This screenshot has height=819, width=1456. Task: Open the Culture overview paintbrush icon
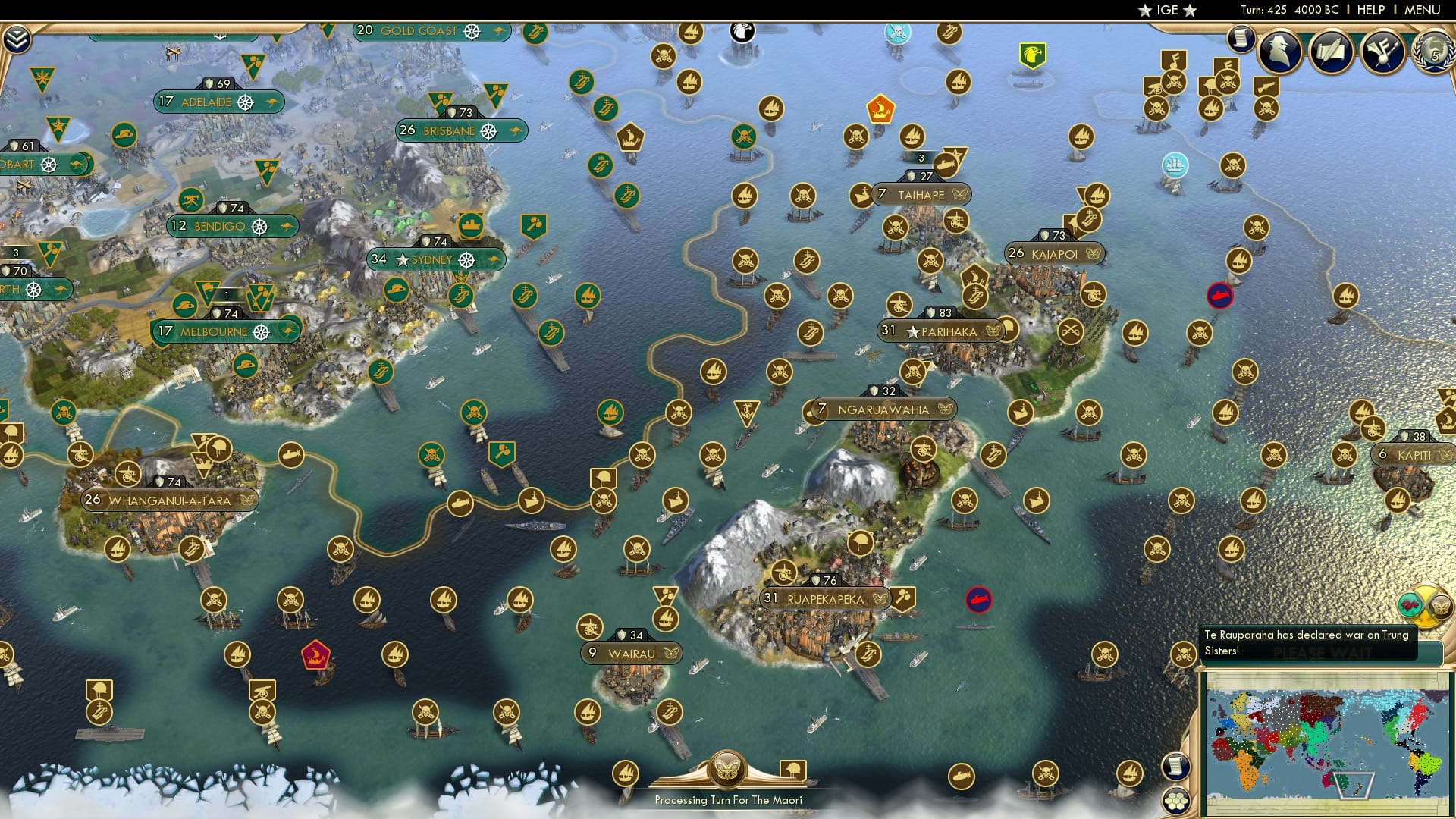(1382, 50)
